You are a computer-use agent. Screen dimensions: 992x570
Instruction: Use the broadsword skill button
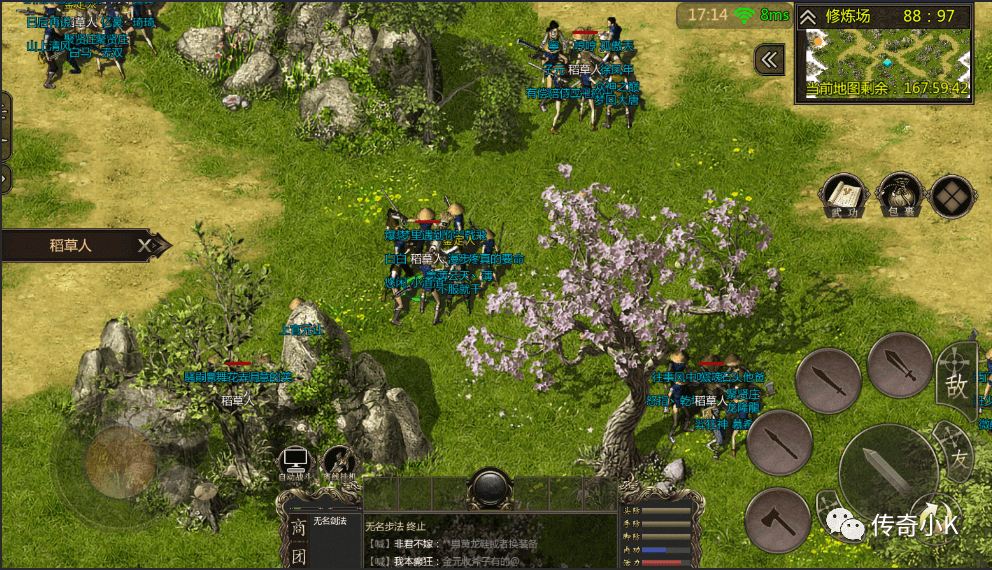pos(900,365)
